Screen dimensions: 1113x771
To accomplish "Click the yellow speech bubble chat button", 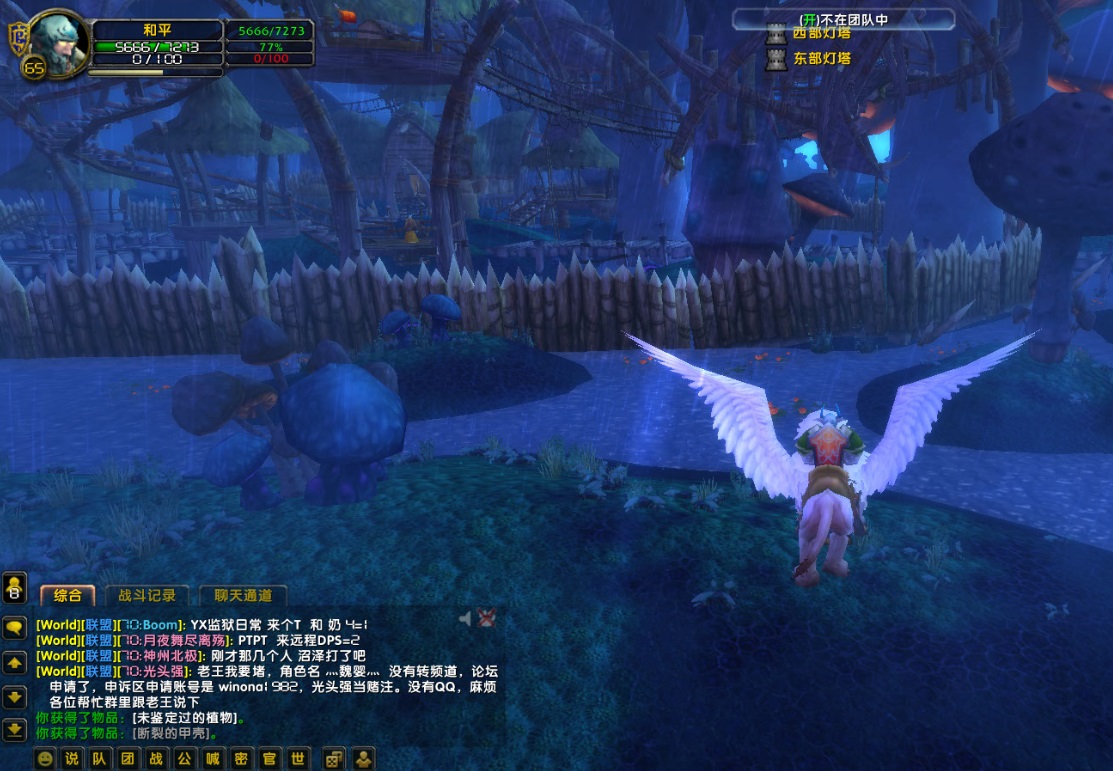I will pyautogui.click(x=15, y=627).
